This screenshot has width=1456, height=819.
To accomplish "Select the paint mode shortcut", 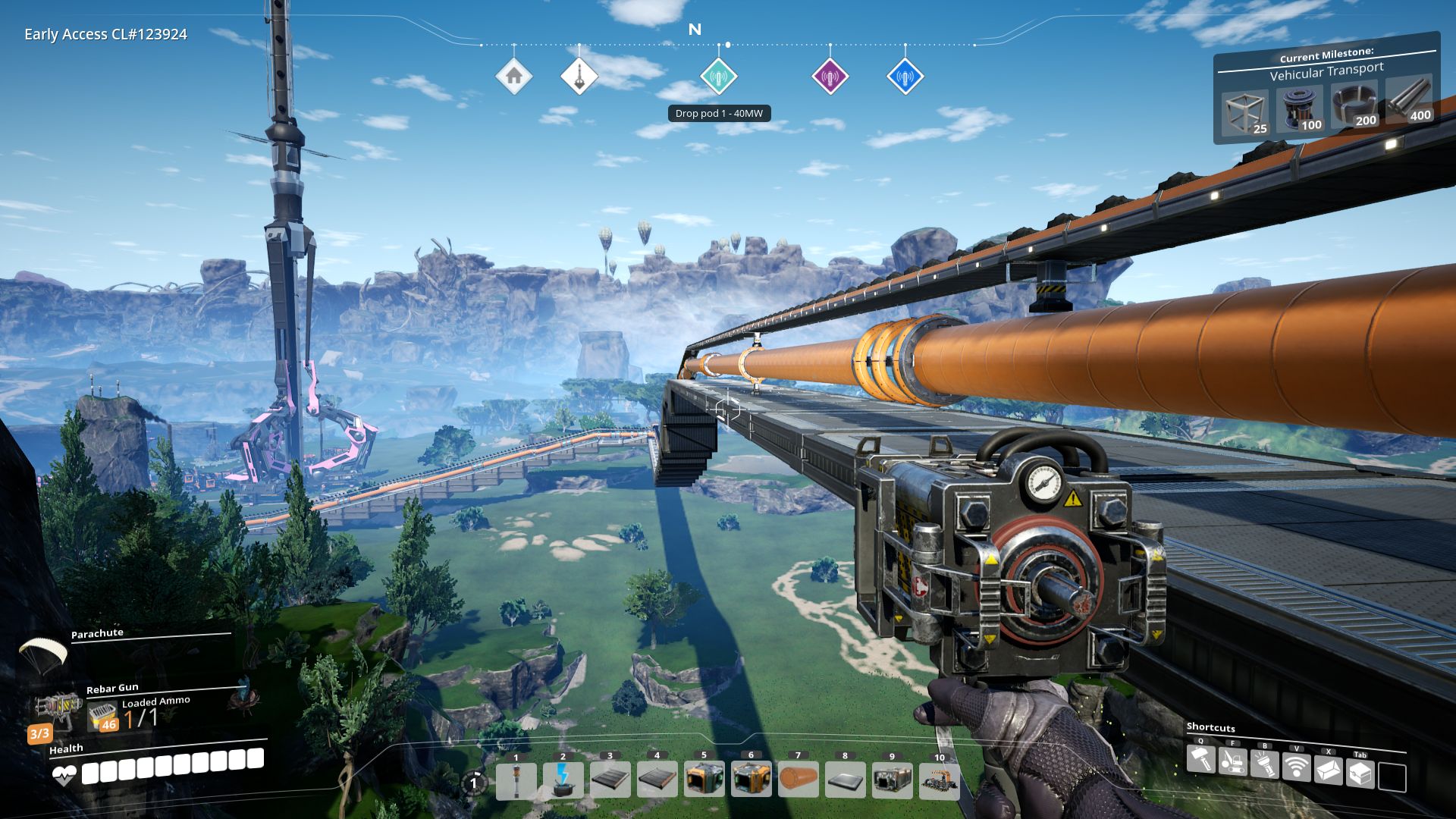I will [1327, 770].
